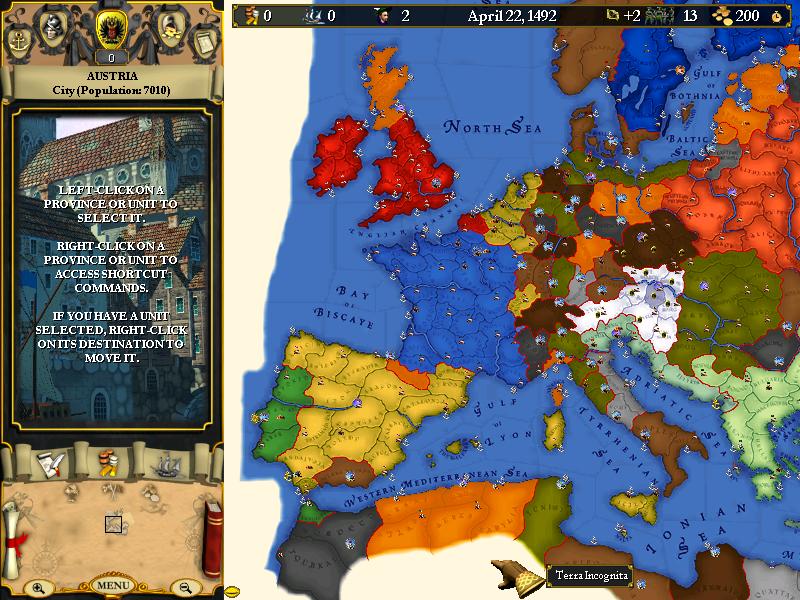Select the quill and parchment tab

point(50,463)
